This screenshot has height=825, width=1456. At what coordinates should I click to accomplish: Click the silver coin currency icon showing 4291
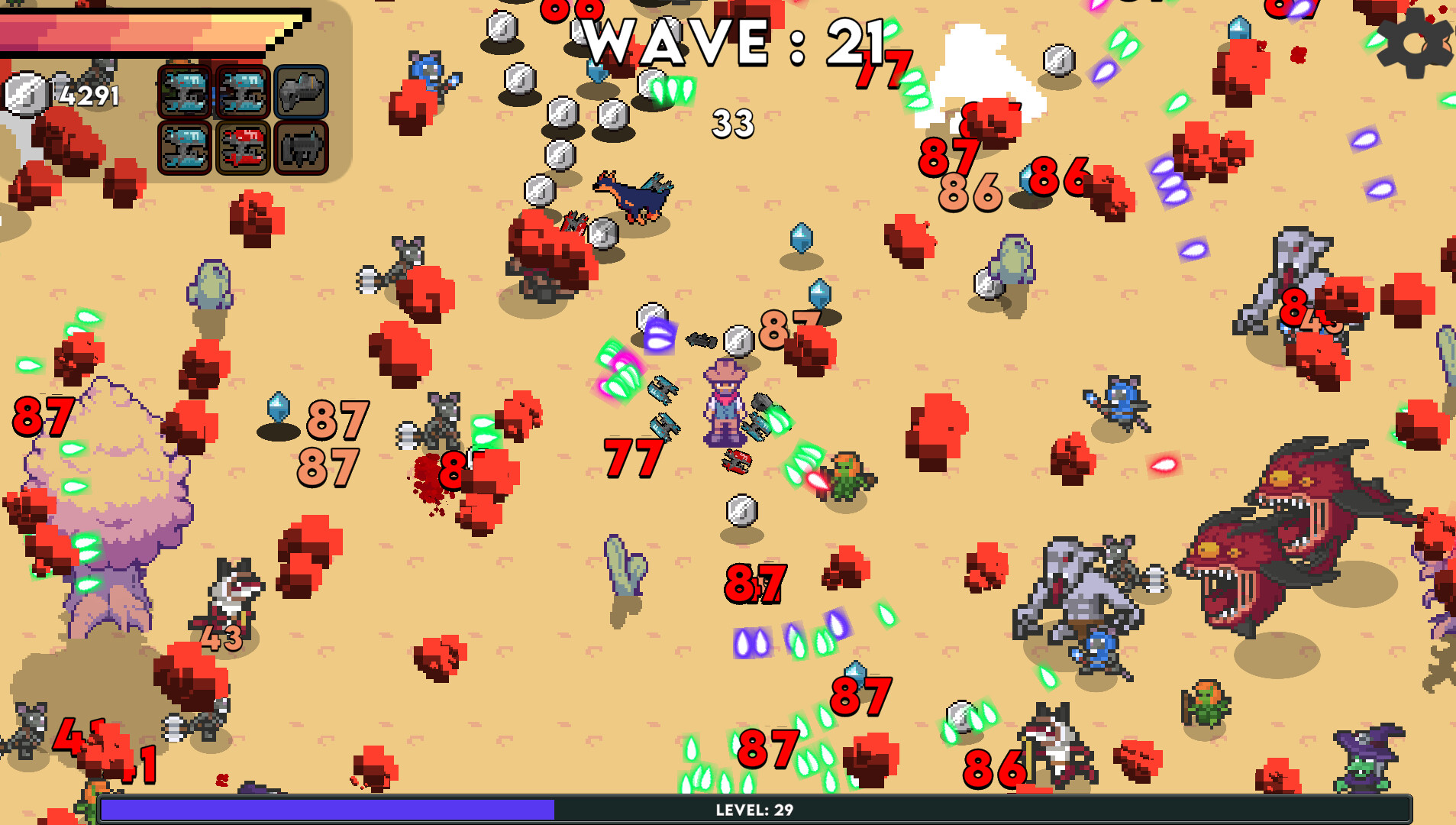tap(24, 92)
